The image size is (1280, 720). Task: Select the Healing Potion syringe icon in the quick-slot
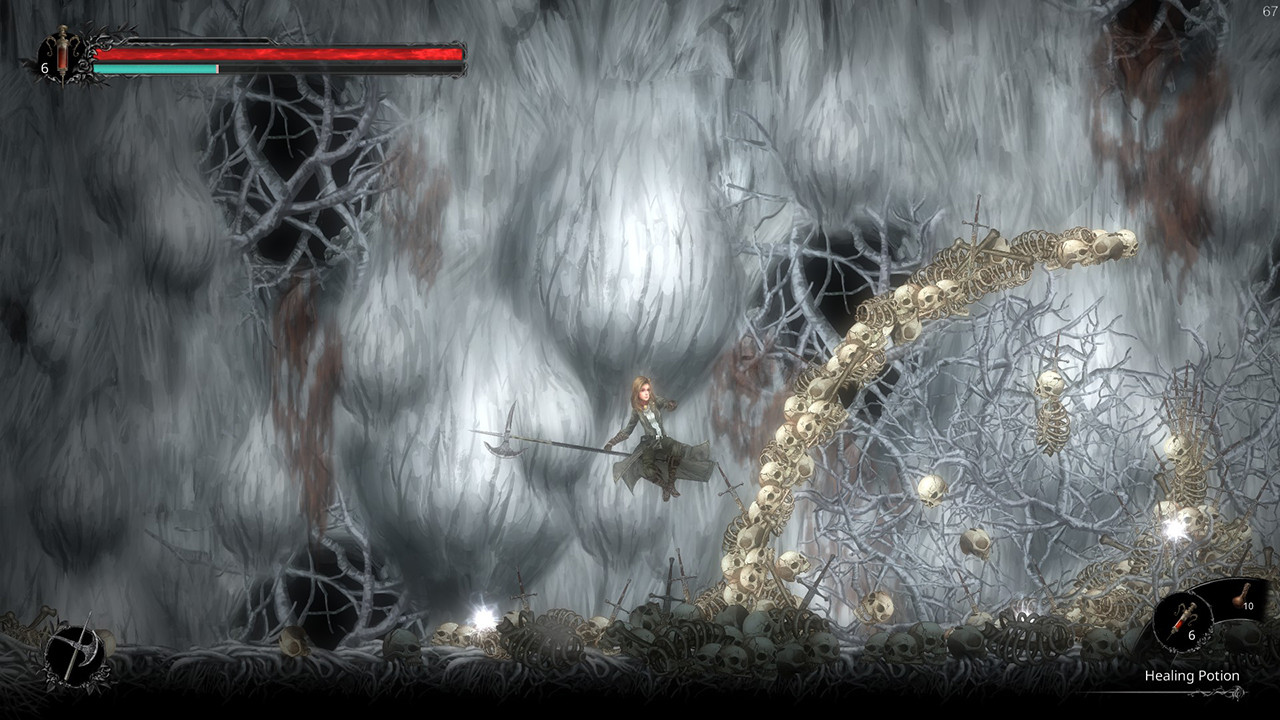click(1185, 618)
